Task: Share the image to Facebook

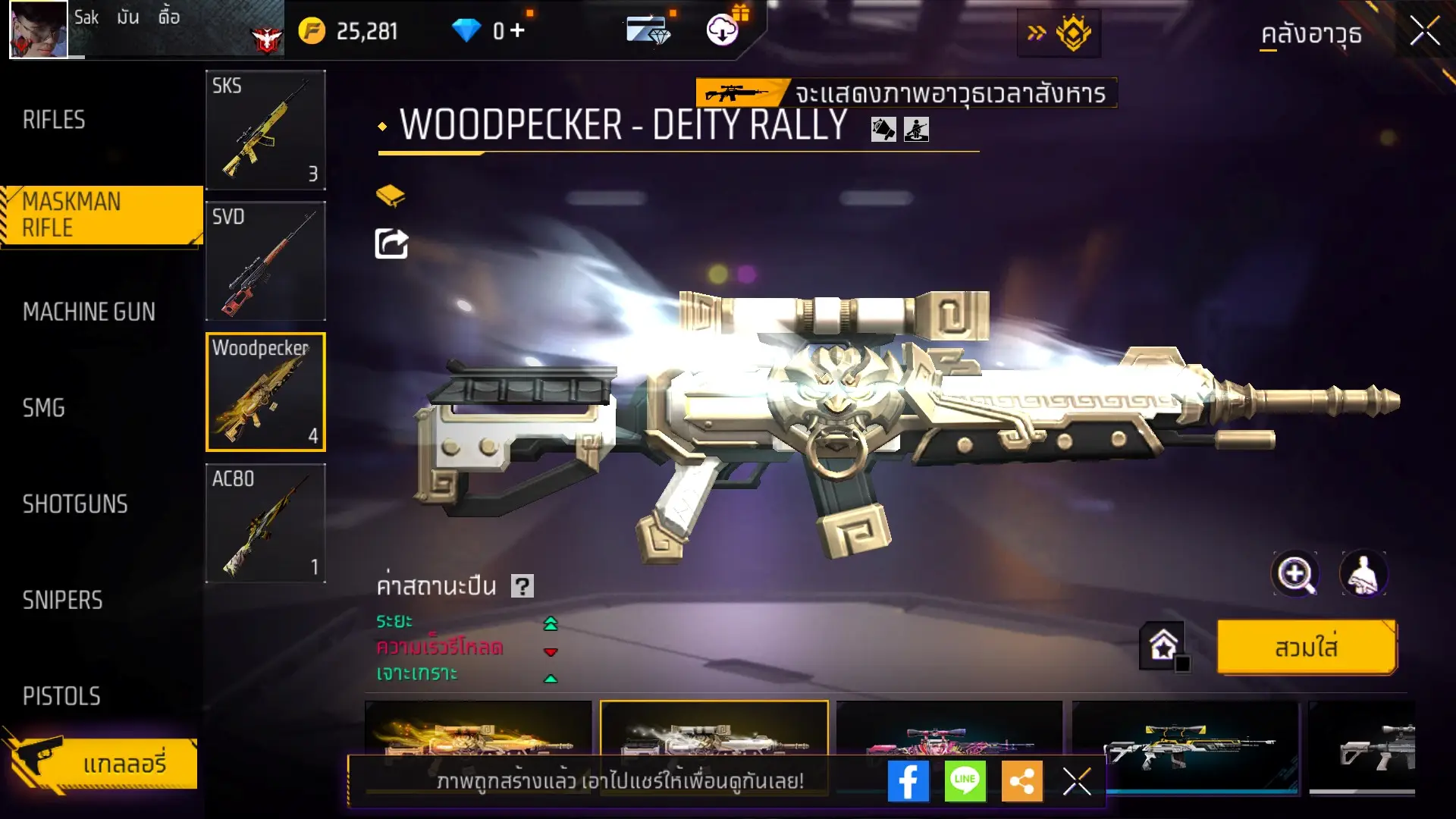Action: pyautogui.click(x=908, y=781)
